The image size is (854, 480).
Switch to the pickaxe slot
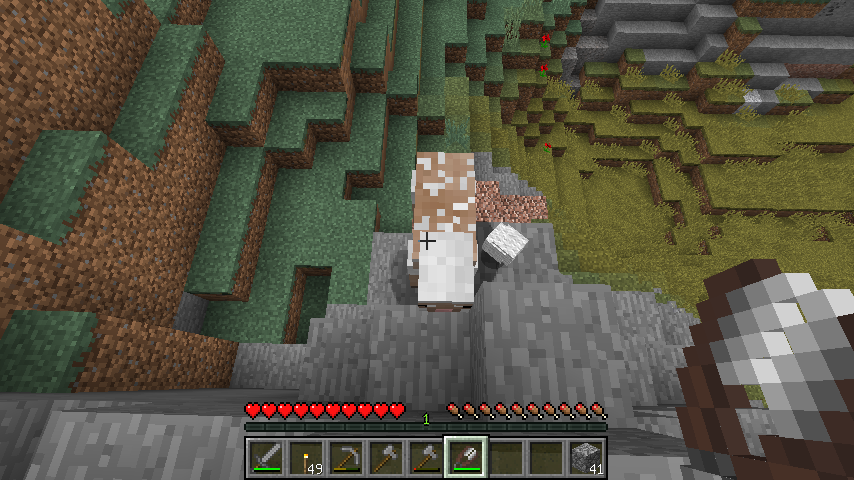pos(346,459)
